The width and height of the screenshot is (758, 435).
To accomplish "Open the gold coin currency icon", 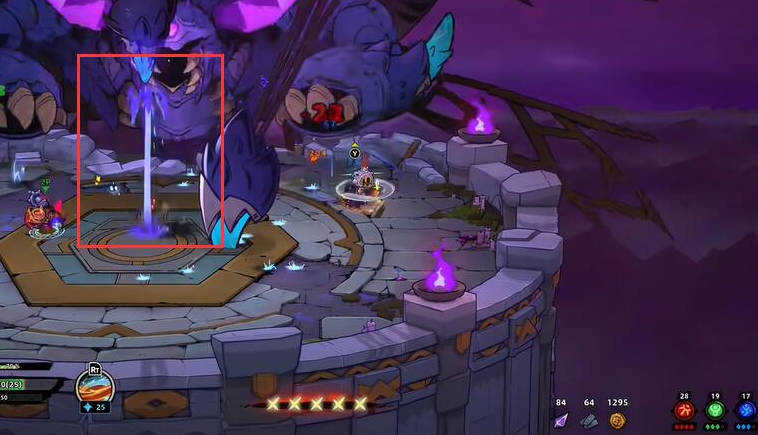I will pyautogui.click(x=618, y=421).
